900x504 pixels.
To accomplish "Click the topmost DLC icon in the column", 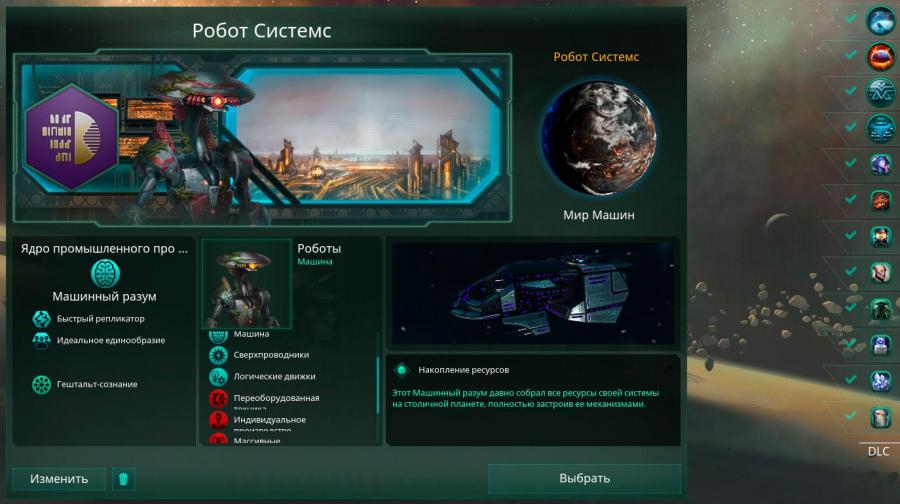I will (880, 20).
